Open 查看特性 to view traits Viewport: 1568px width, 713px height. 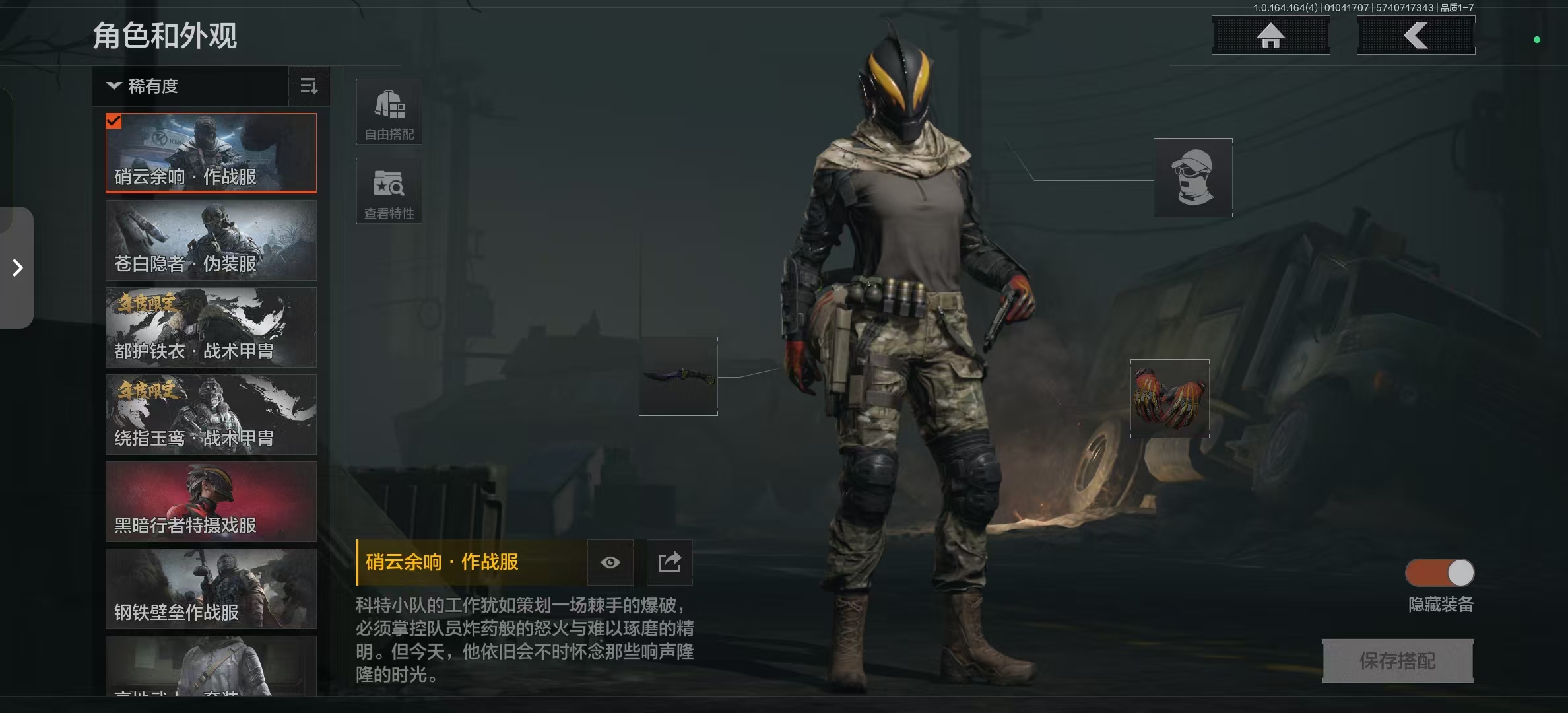click(x=389, y=191)
